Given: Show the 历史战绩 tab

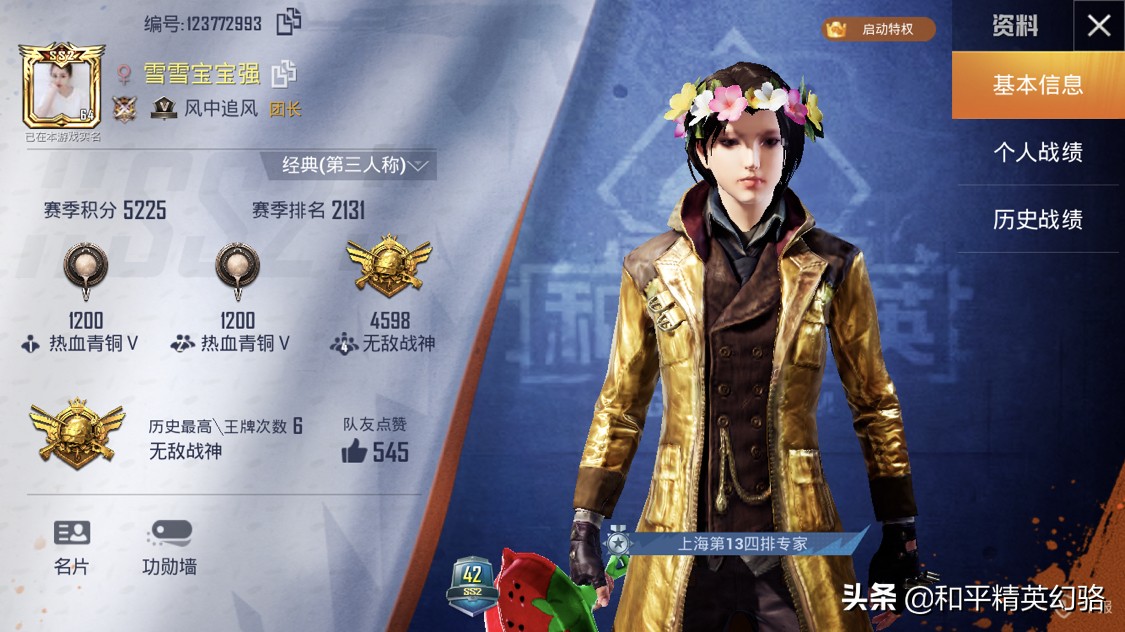Looking at the screenshot, I should point(1037,220).
